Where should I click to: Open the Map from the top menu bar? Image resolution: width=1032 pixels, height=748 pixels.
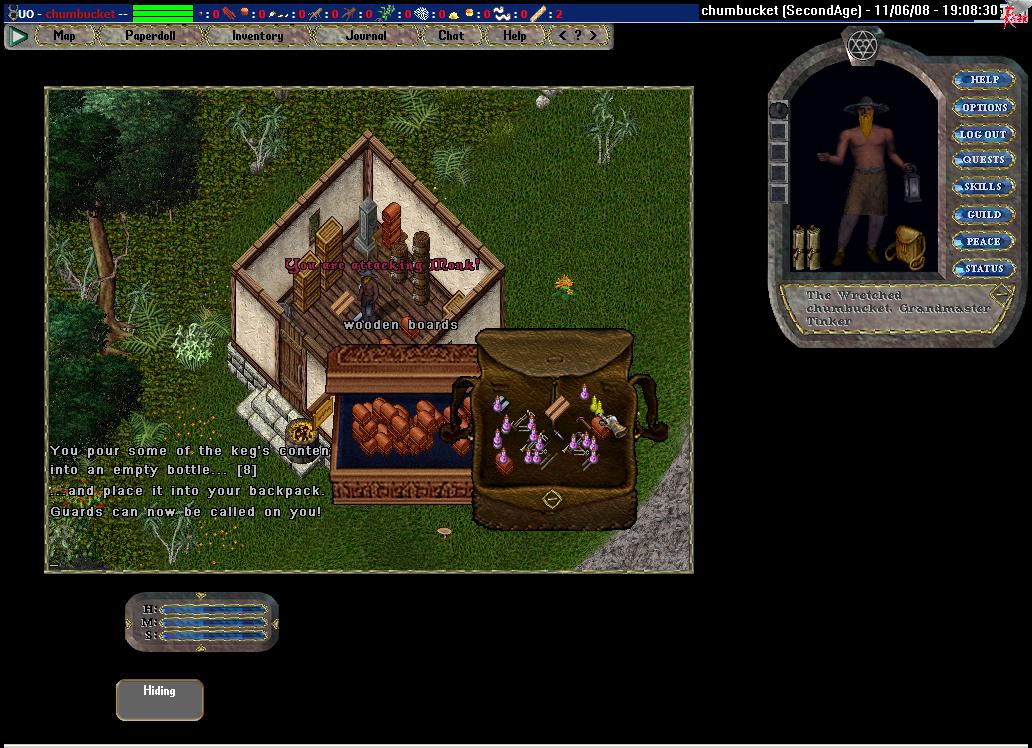point(64,36)
